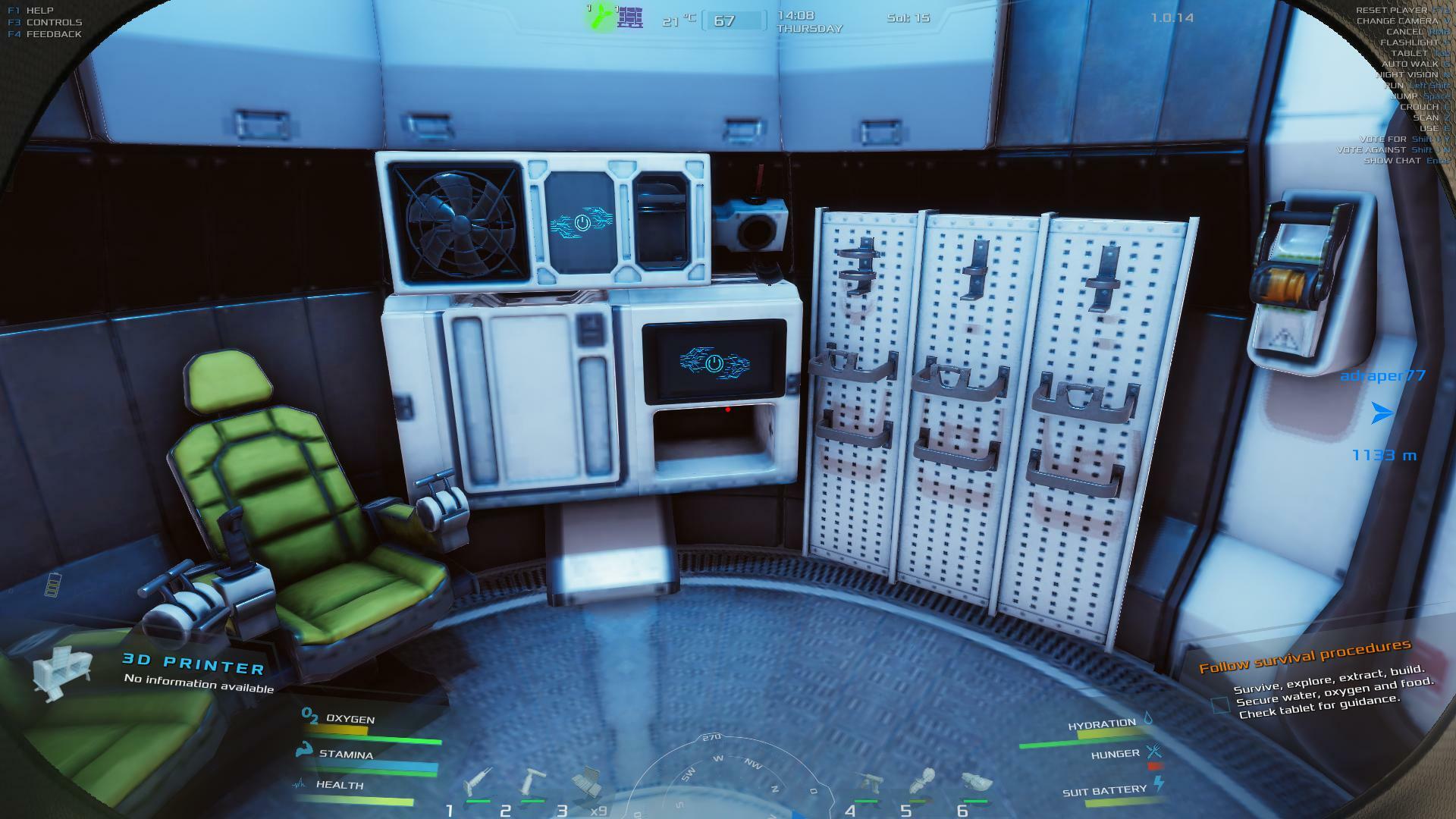Viewport: 1456px width, 819px height.
Task: Select the solar panel in slot 3
Action: (x=586, y=783)
